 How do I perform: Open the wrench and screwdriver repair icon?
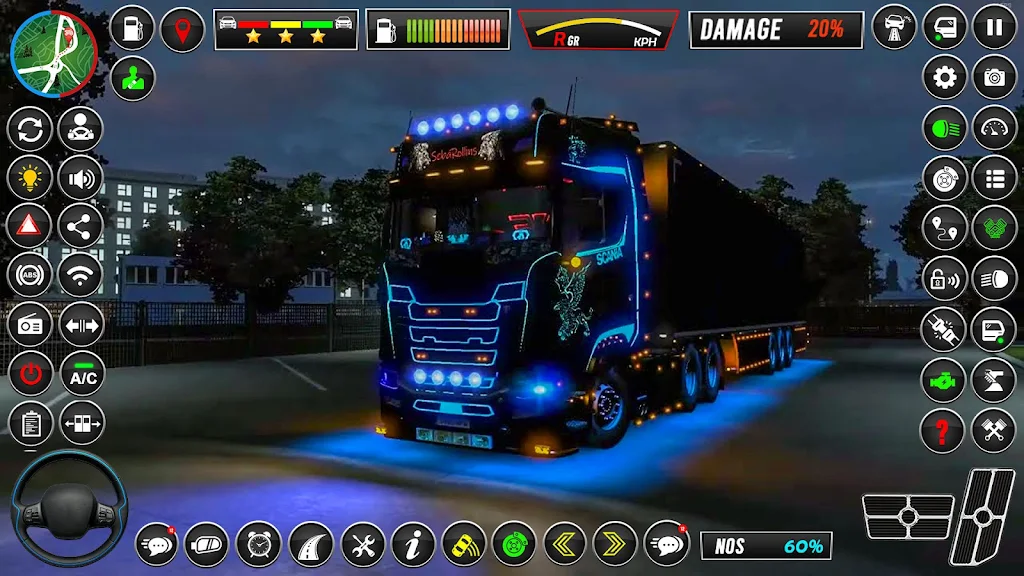pos(362,544)
